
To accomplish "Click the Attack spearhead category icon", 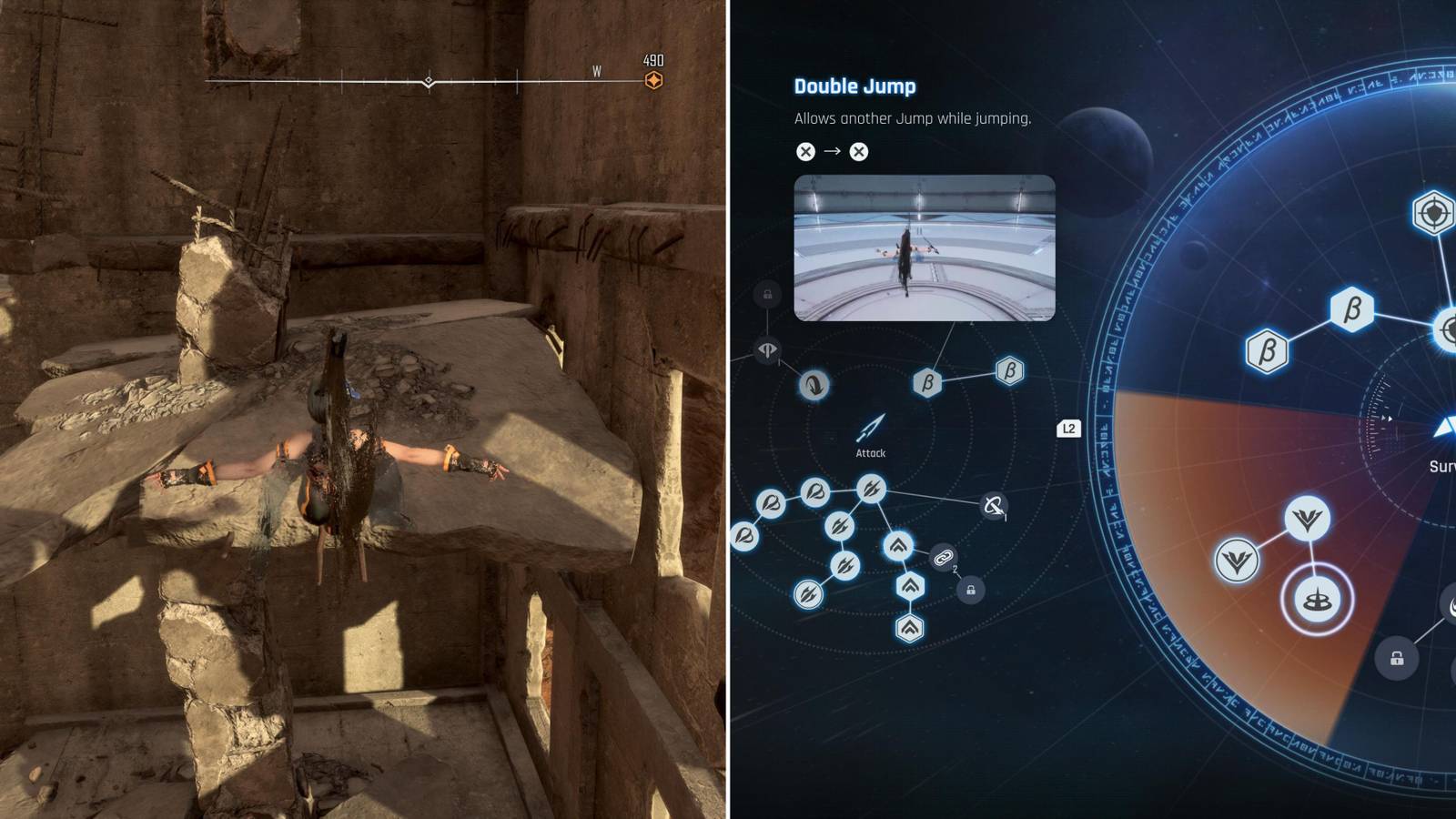I will (869, 428).
